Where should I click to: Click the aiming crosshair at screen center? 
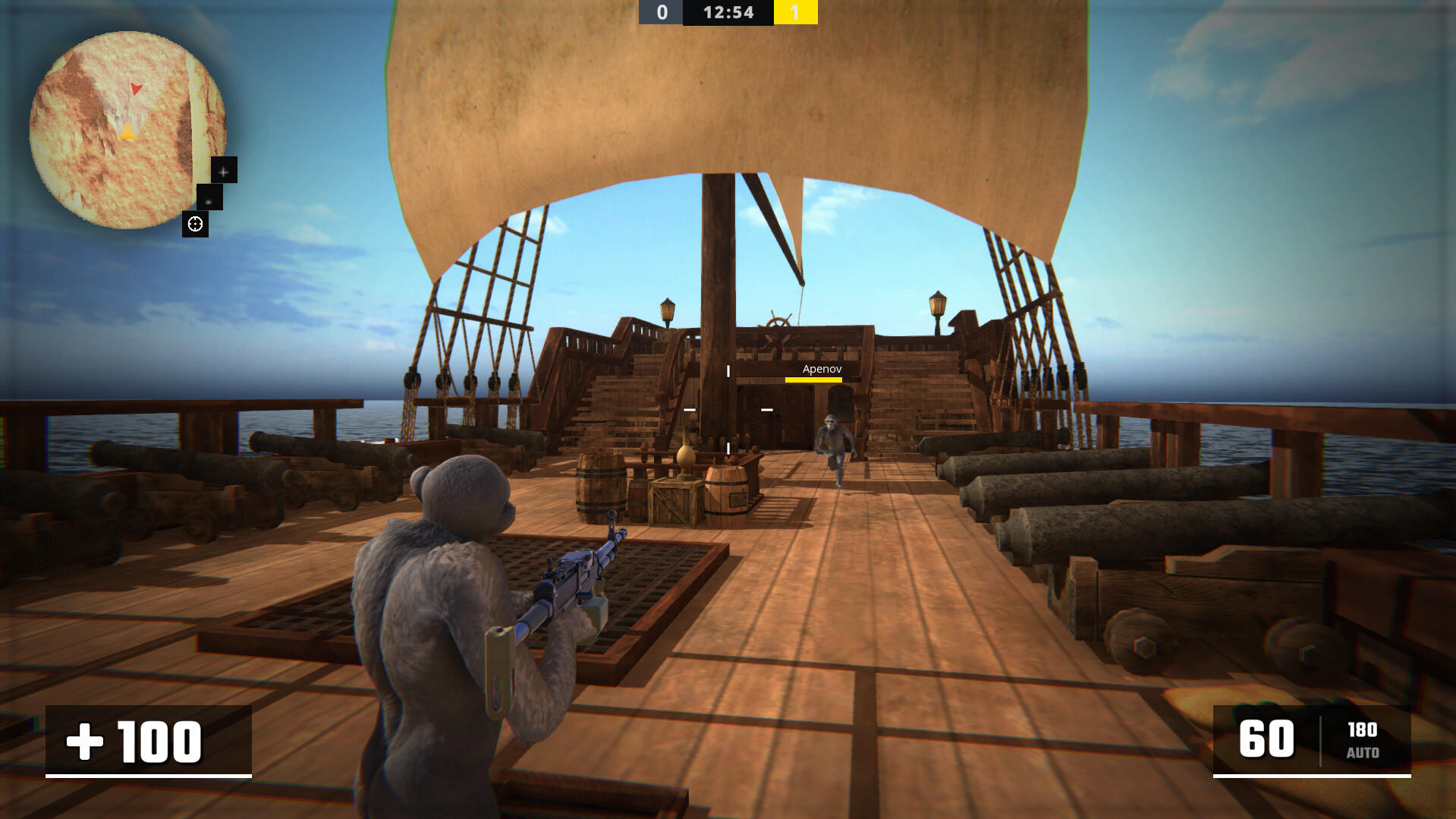coord(728,409)
